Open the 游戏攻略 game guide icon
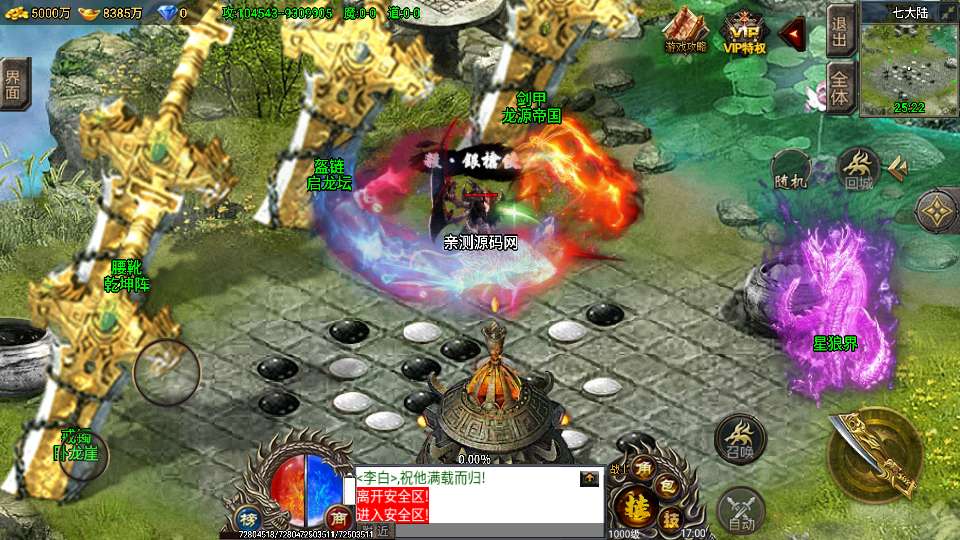Screen dimensions: 960x540 [x=686, y=32]
